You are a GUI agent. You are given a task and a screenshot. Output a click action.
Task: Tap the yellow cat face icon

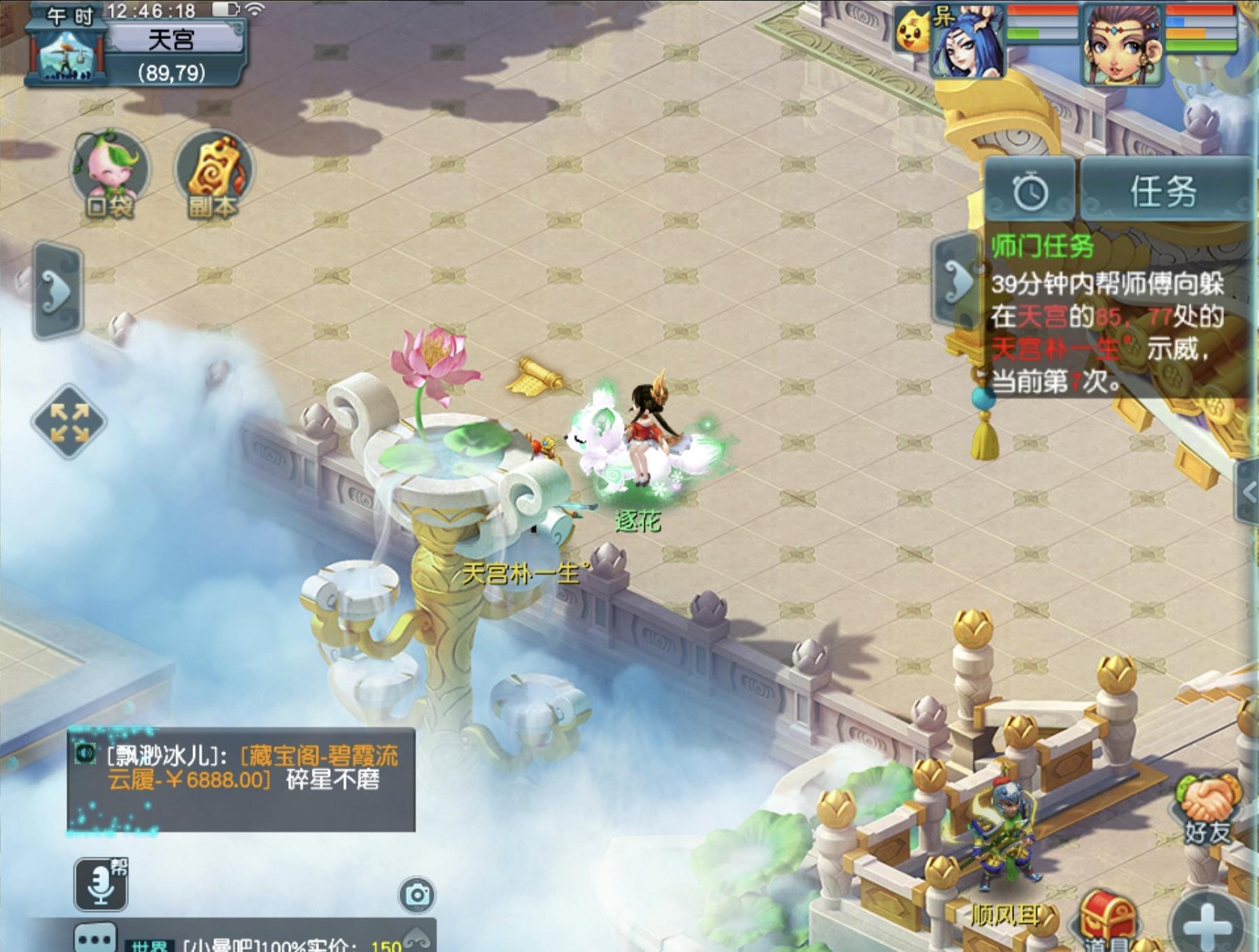tap(912, 32)
